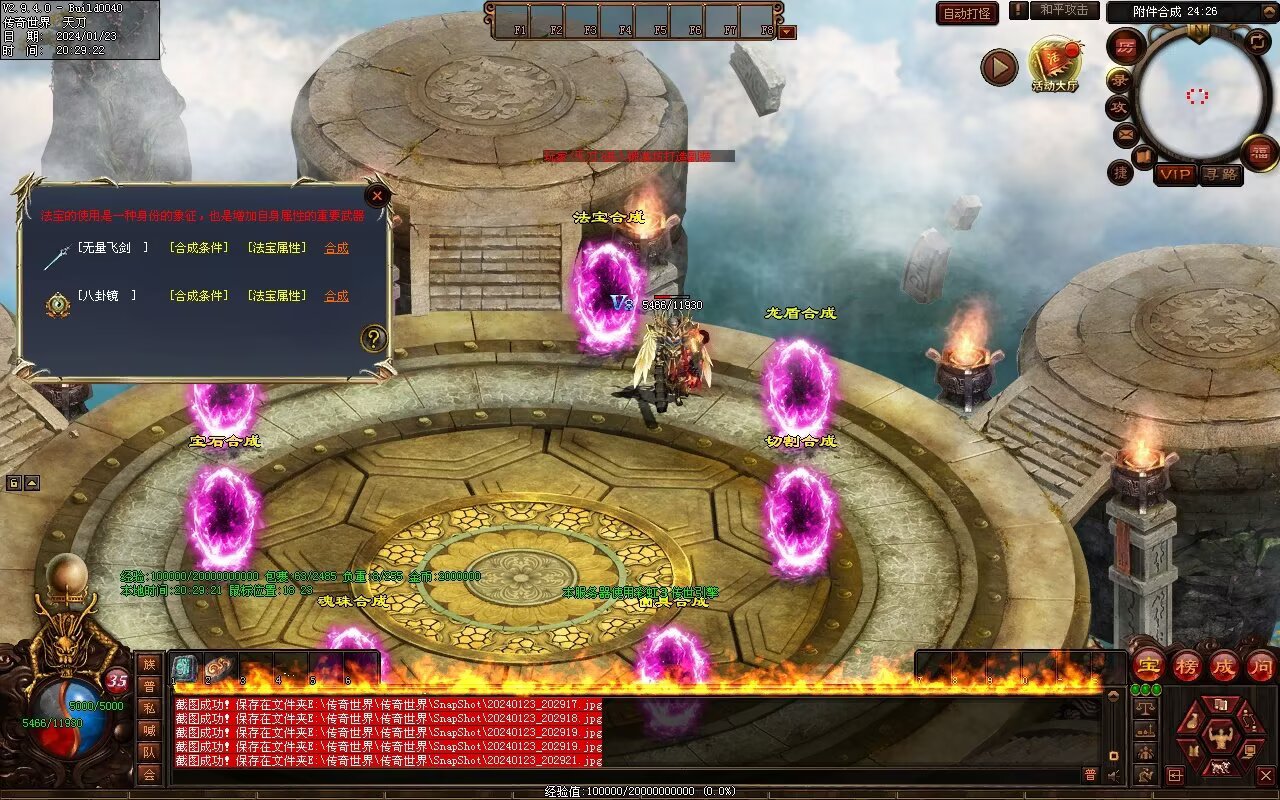1280x800 pixels.
Task: Open the 福 welfare button
Action: coord(1259,153)
